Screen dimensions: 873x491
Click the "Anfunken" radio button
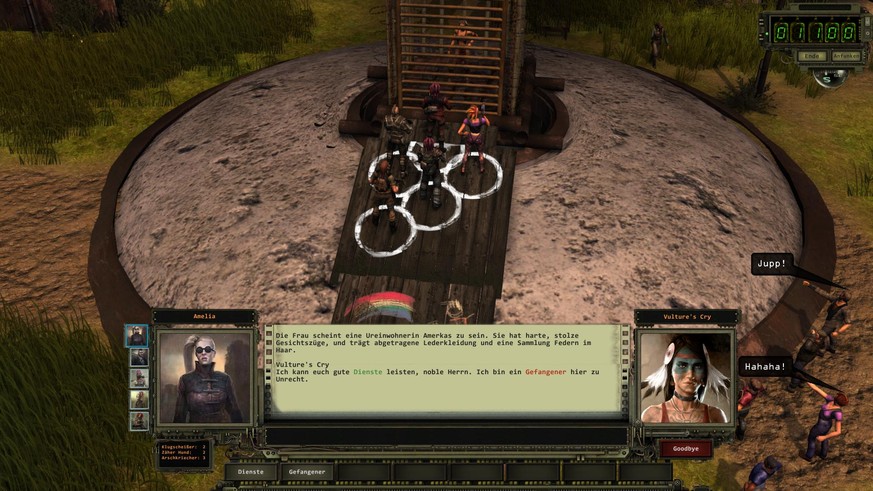click(844, 56)
